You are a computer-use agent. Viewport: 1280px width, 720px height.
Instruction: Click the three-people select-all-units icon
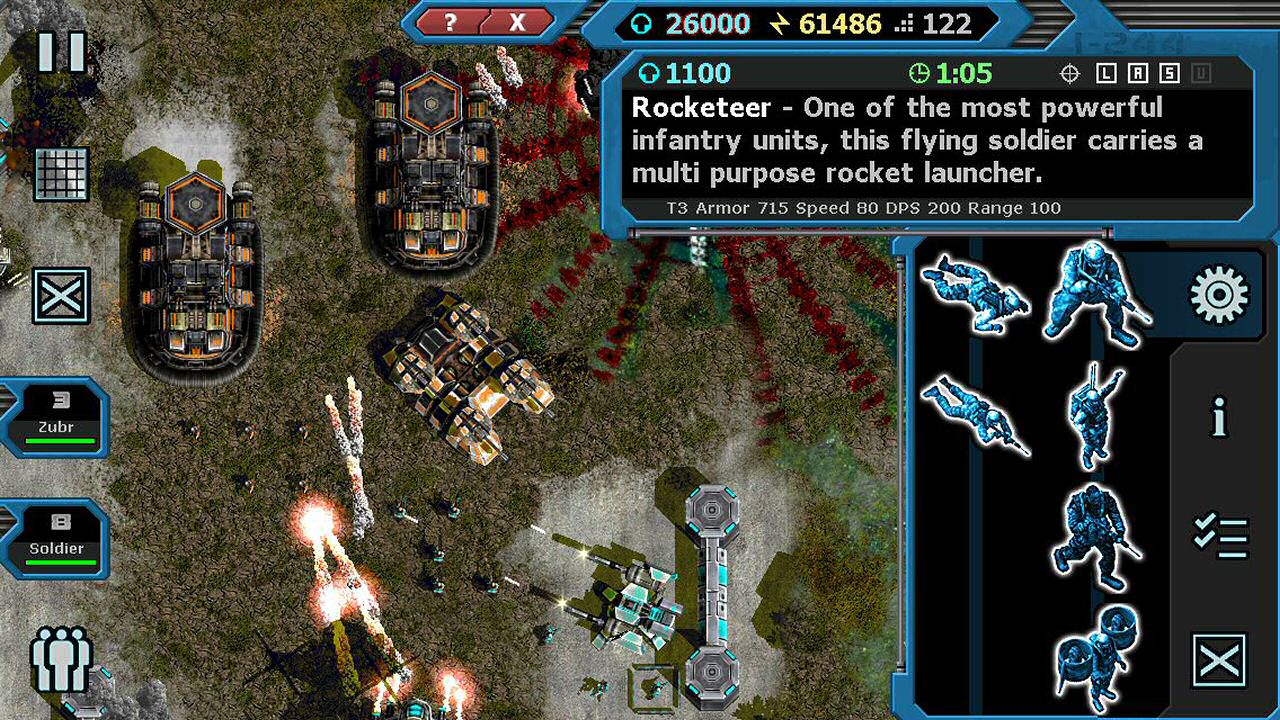pos(61,659)
